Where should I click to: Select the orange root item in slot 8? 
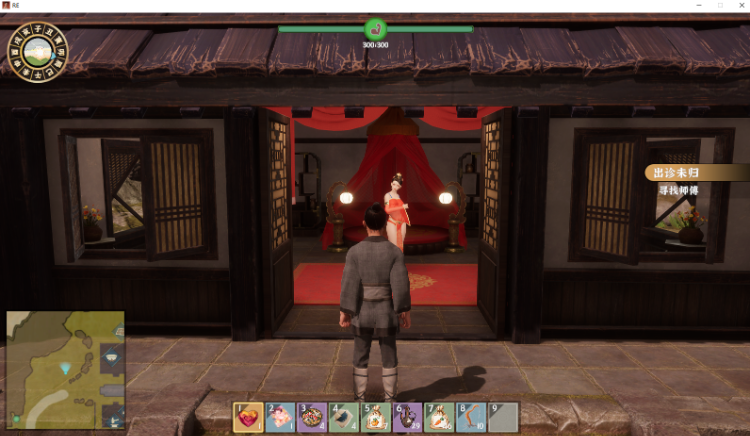pos(472,417)
